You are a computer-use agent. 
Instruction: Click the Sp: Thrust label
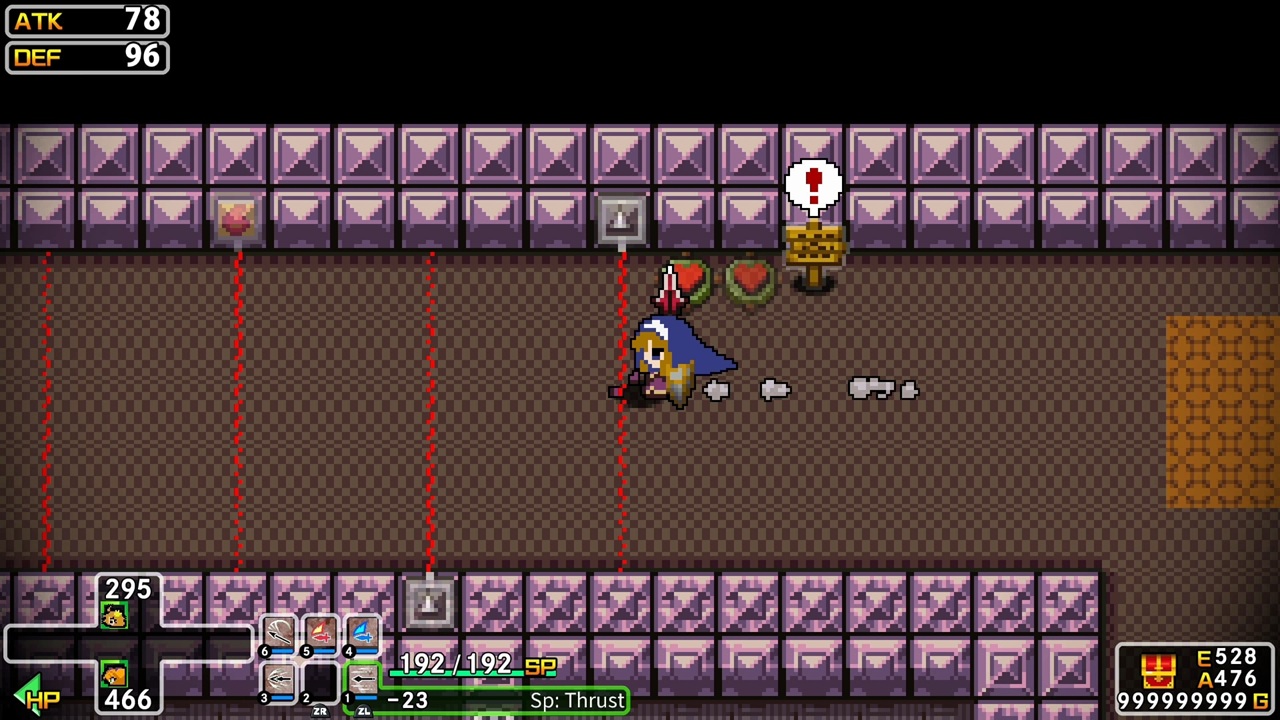coord(577,700)
